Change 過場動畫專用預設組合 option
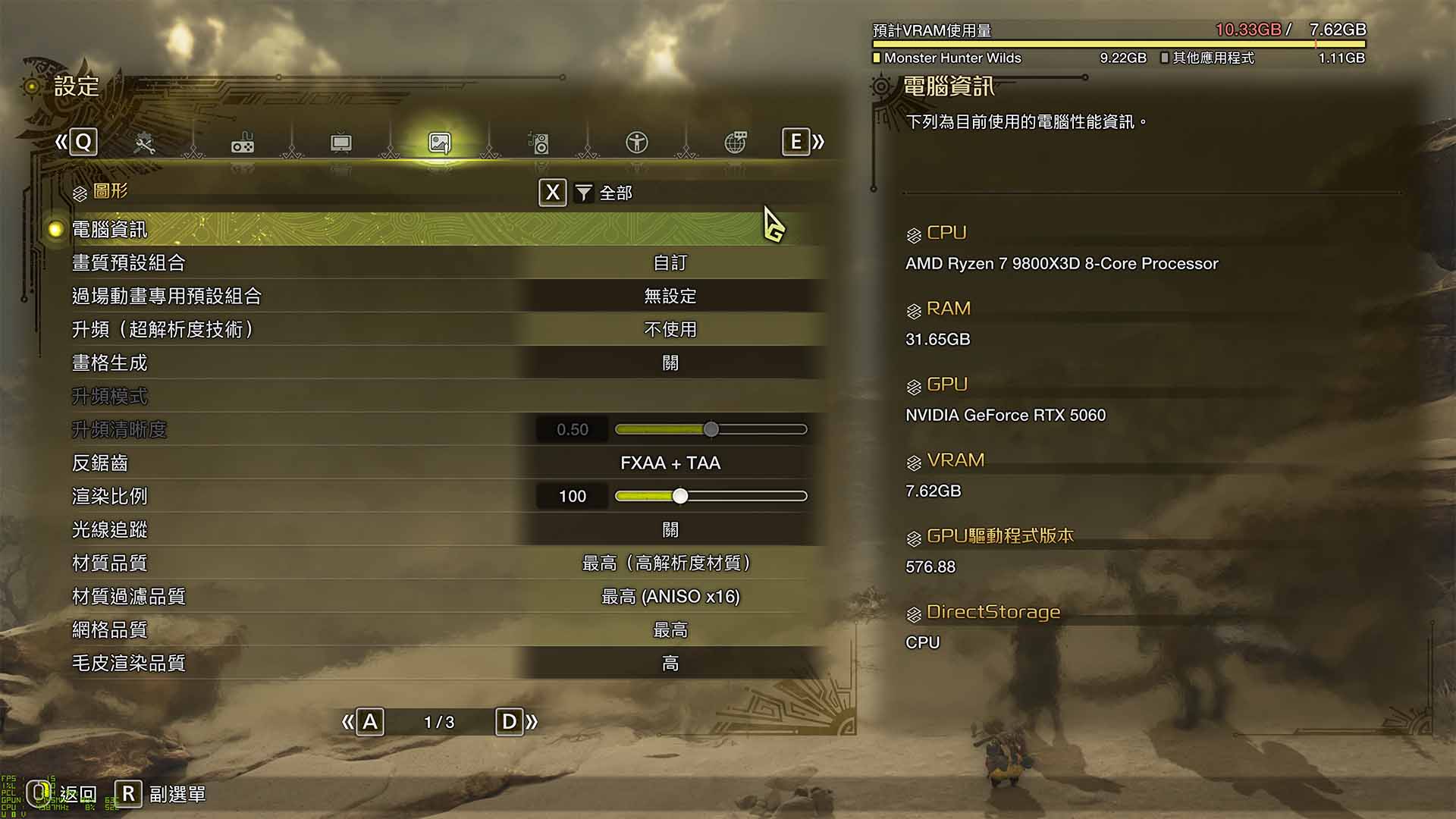This screenshot has height=819, width=1456. pyautogui.click(x=670, y=297)
